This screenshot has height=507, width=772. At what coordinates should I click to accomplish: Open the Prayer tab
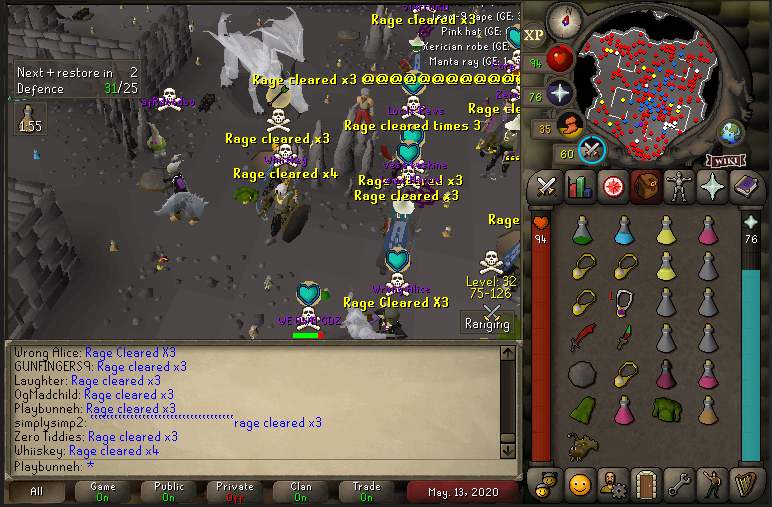point(712,186)
